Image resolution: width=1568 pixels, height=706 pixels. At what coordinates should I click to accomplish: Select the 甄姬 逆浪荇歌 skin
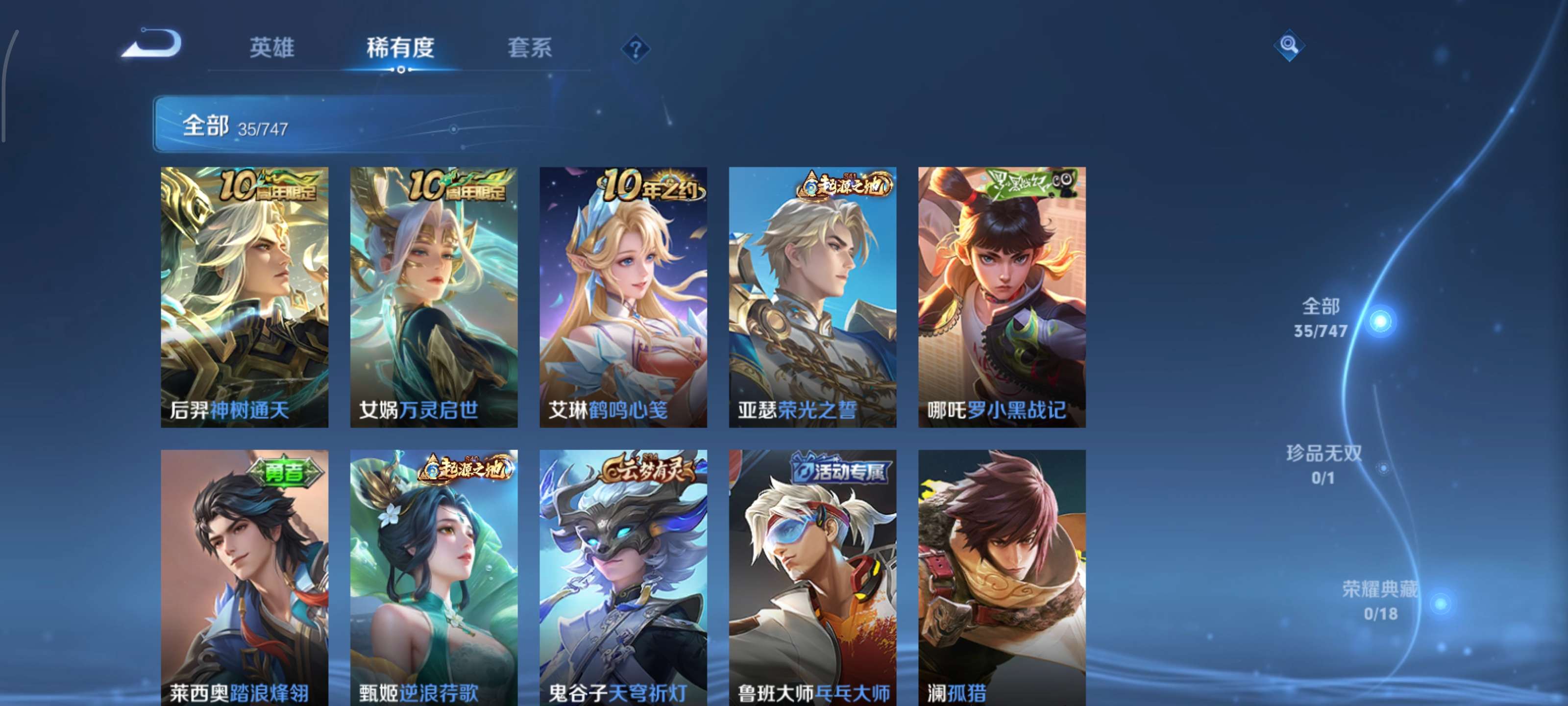[x=433, y=579]
